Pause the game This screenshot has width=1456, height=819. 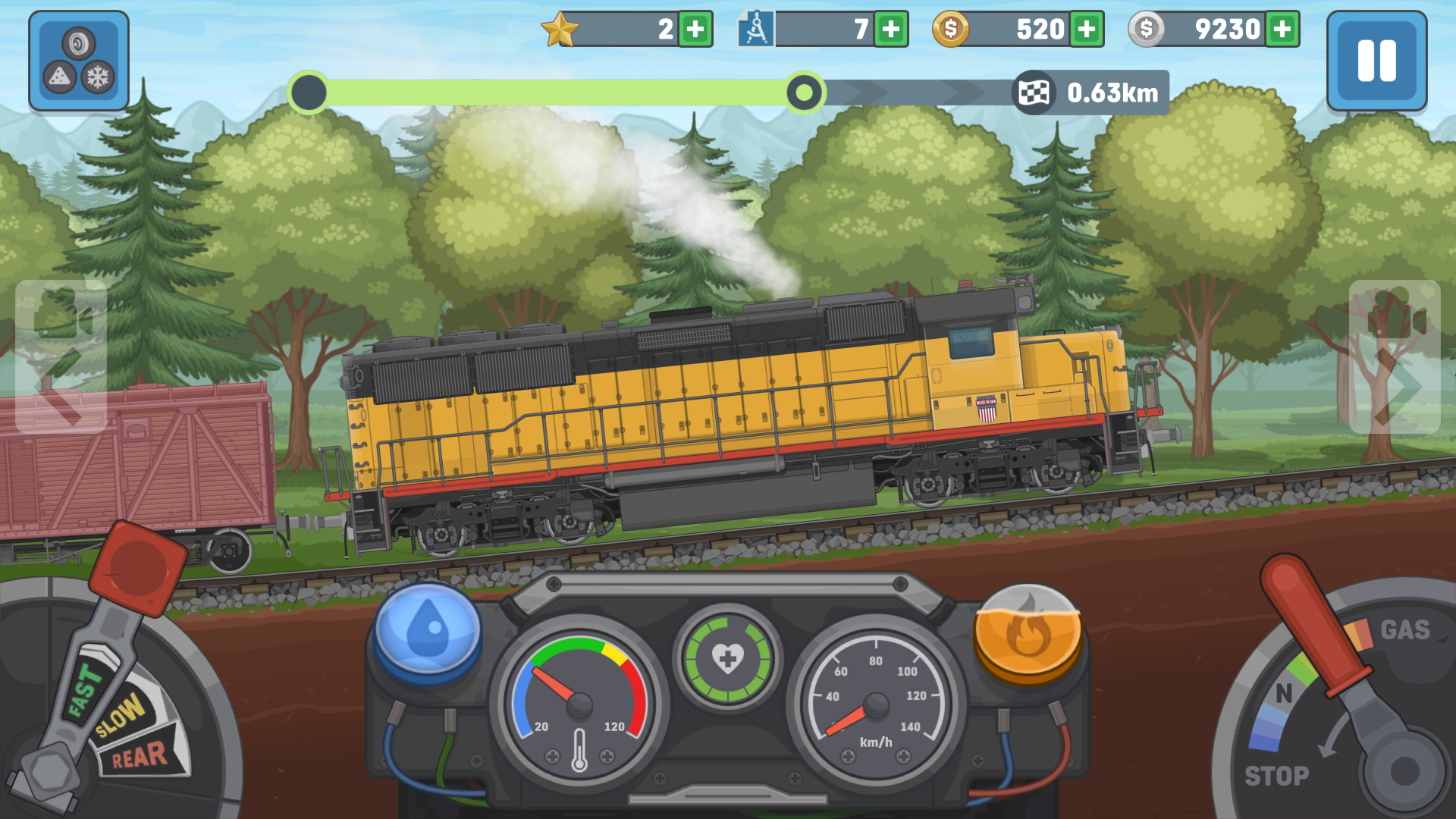1377,61
